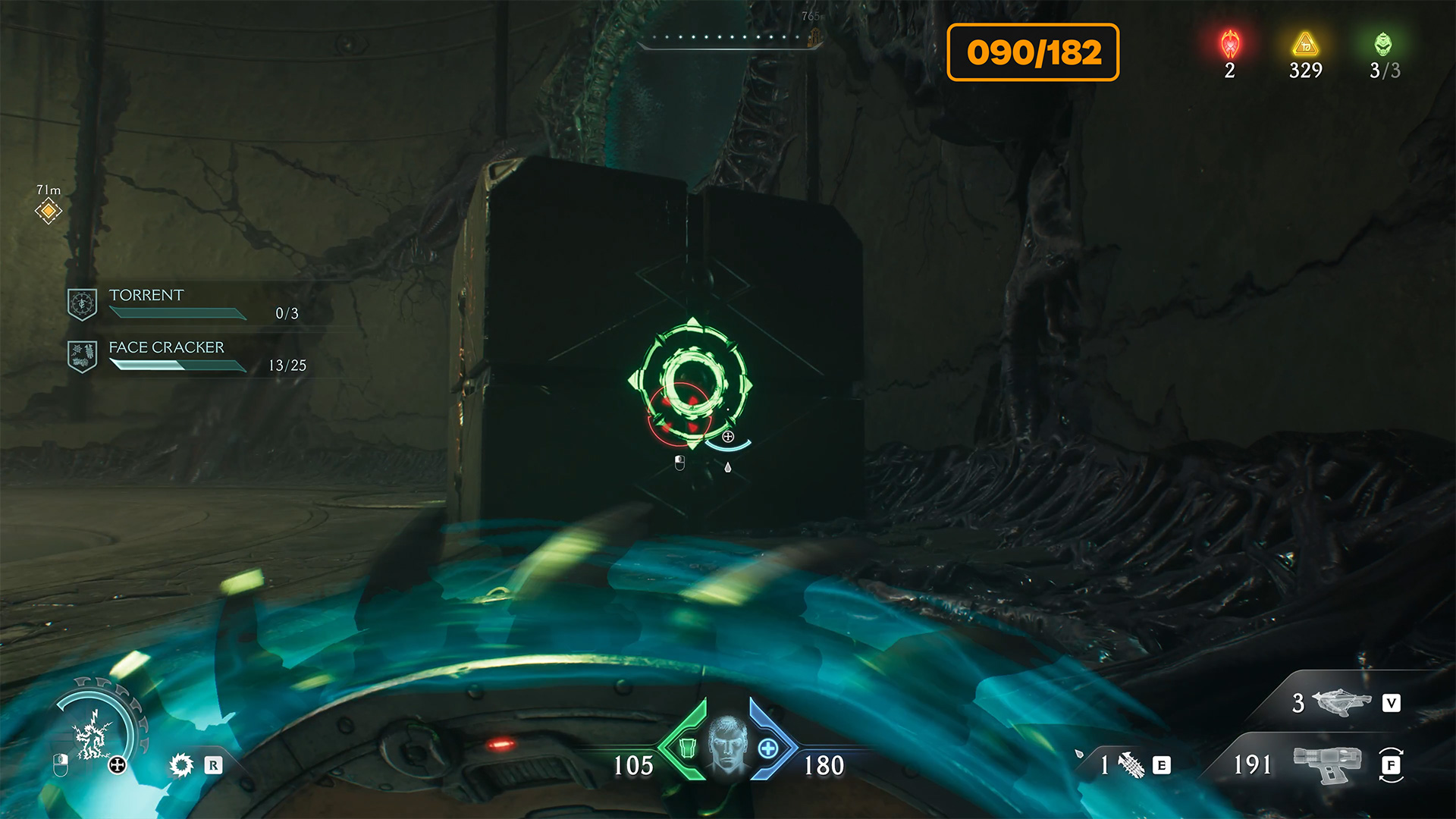Click the green extra life helmet icon
The width and height of the screenshot is (1456, 819).
pos(1383,45)
